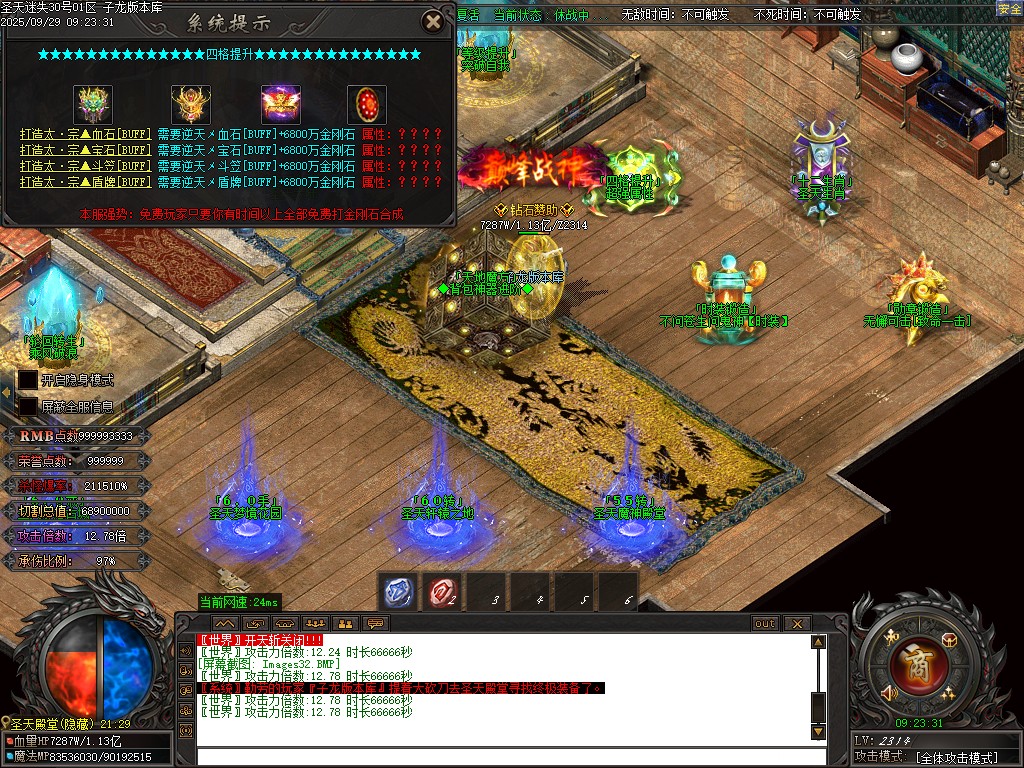Toggle sound with the speaker icon
Viewport: 1024px width, 768px height.
tap(890, 692)
